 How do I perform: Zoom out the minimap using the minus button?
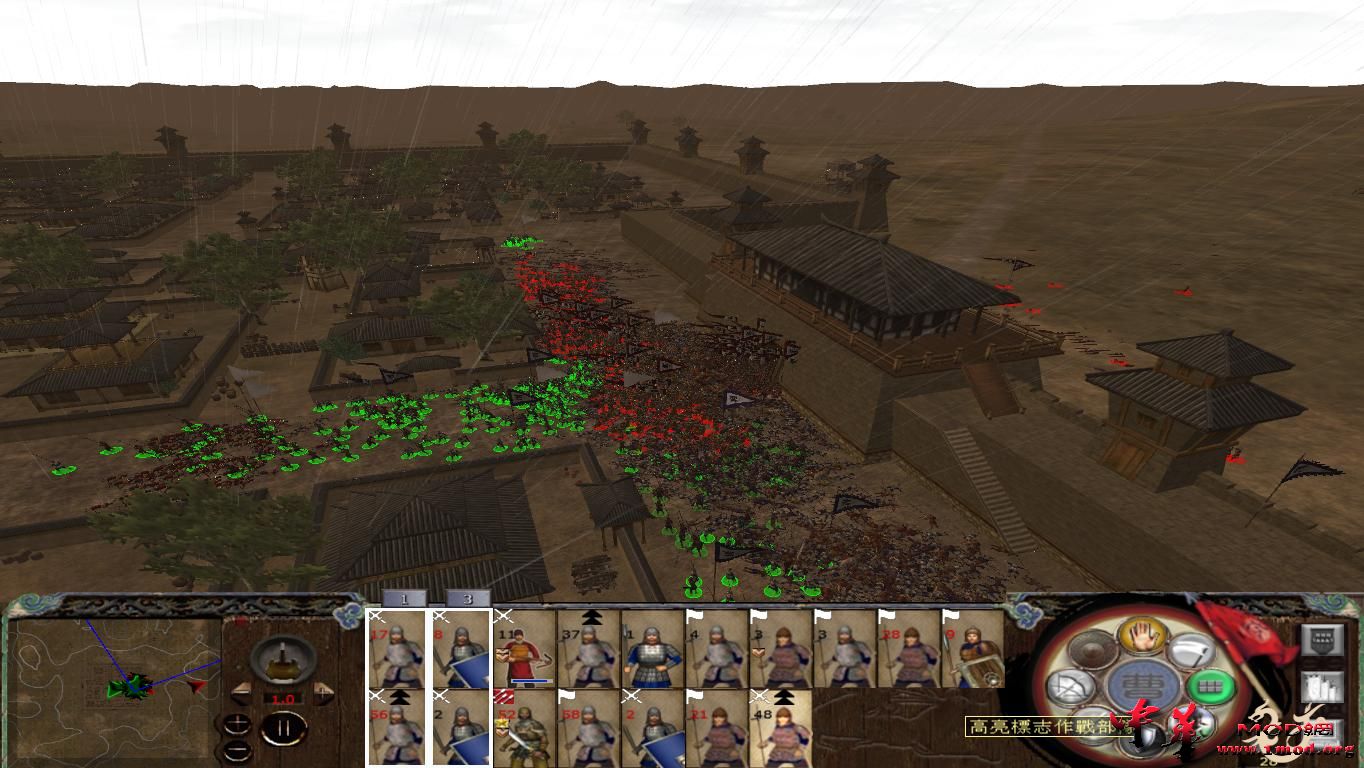[238, 750]
